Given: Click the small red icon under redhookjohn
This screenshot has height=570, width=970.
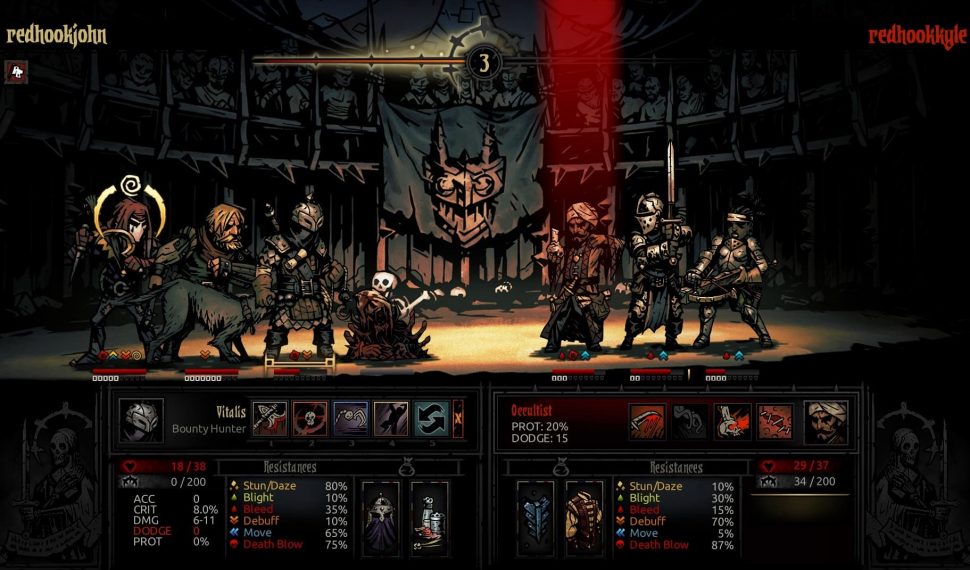Looking at the screenshot, I should [x=15, y=71].
